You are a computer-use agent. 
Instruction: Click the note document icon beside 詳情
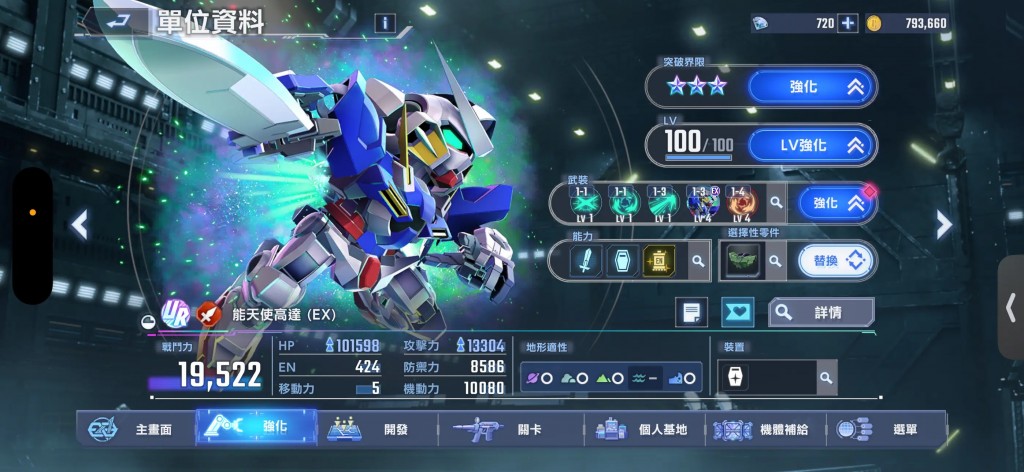pyautogui.click(x=690, y=312)
